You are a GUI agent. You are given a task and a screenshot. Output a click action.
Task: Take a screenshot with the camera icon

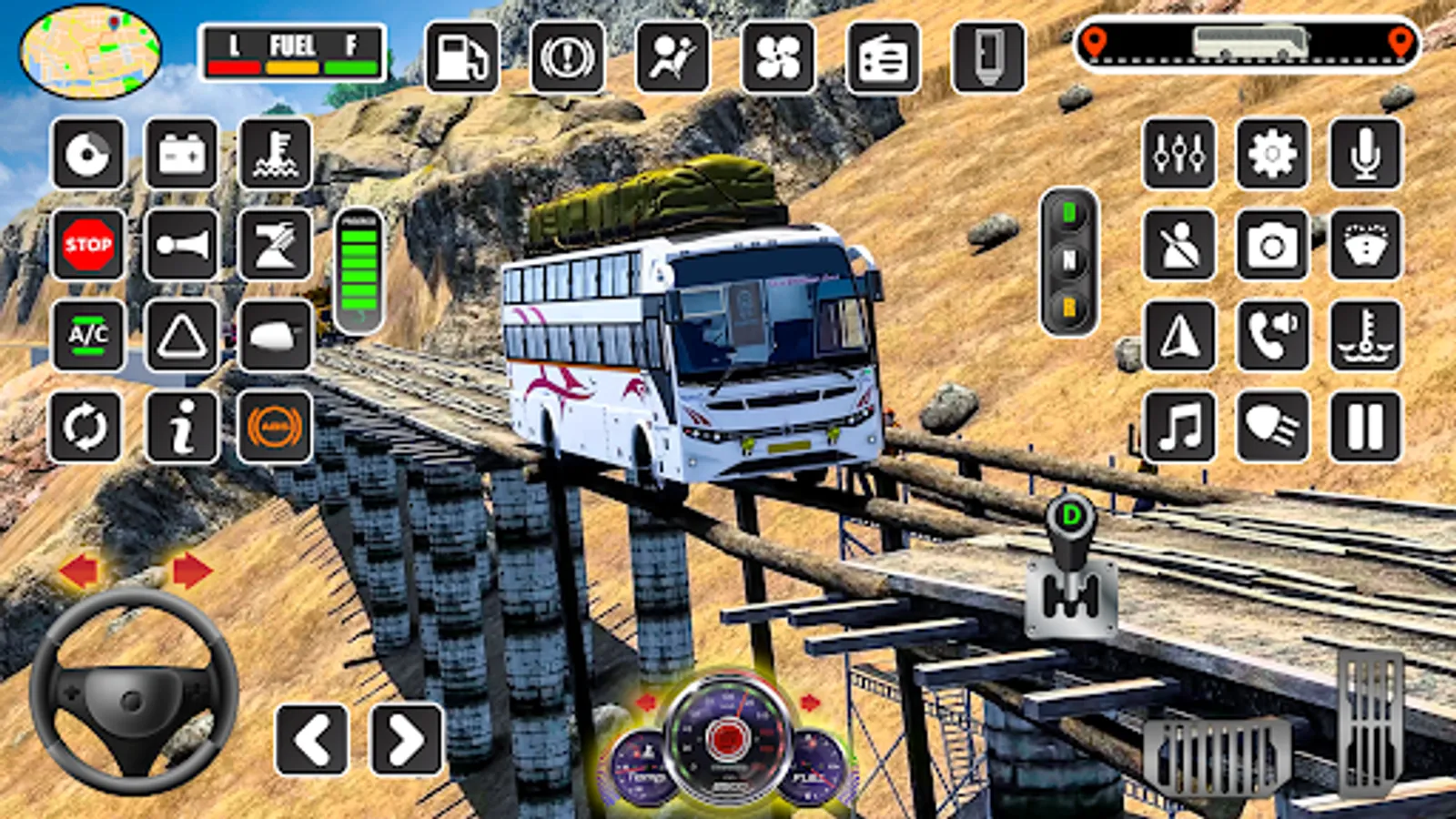coord(1272,245)
